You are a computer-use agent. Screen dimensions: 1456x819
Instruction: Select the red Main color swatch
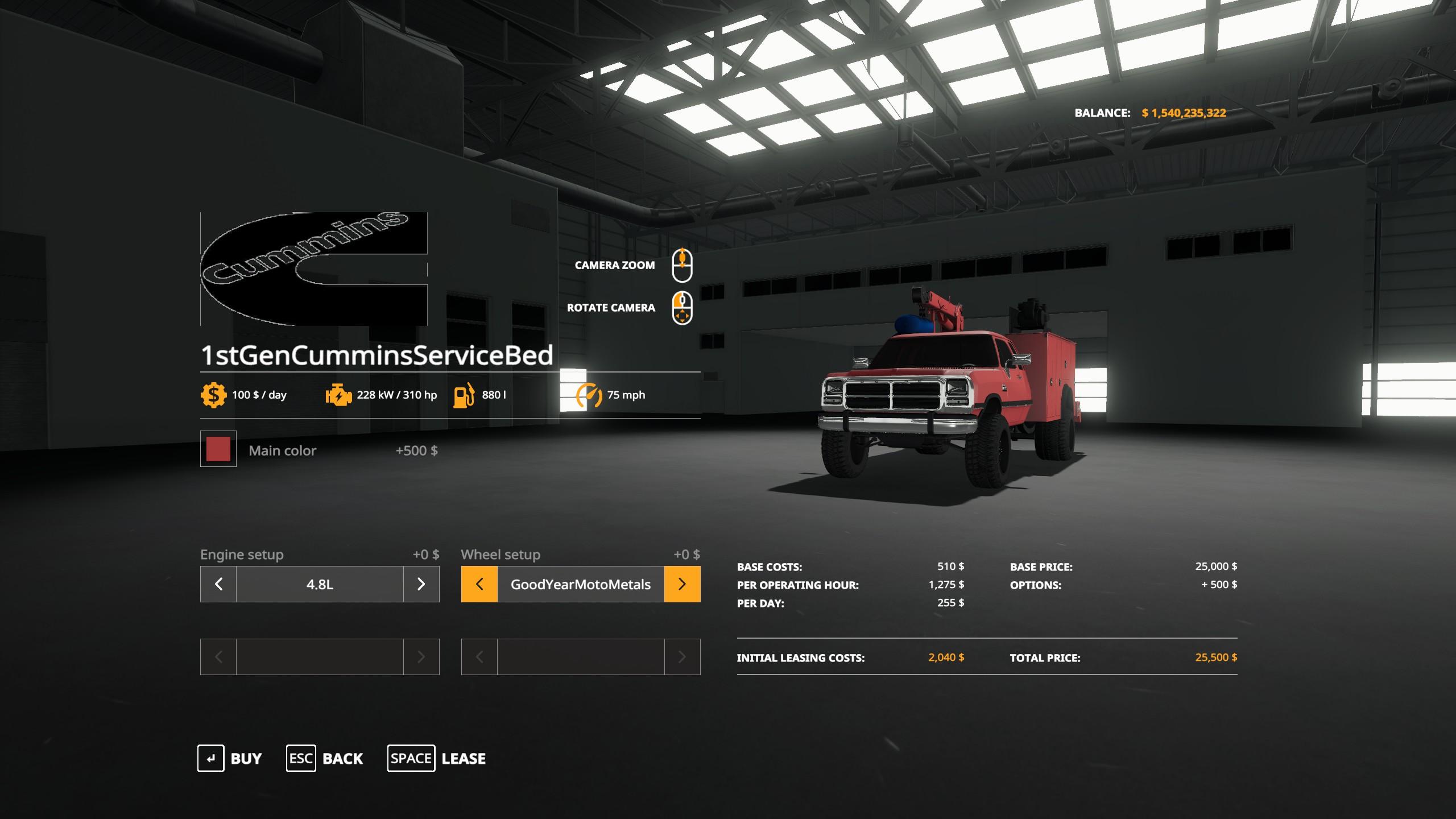(x=218, y=449)
